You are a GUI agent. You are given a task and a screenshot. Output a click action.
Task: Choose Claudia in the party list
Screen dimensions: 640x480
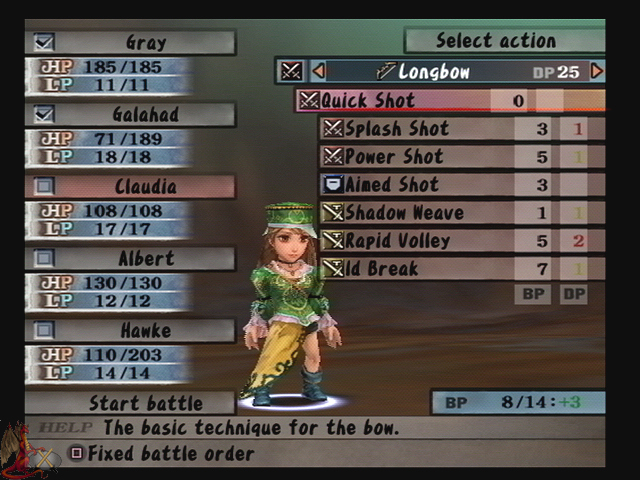[145, 187]
